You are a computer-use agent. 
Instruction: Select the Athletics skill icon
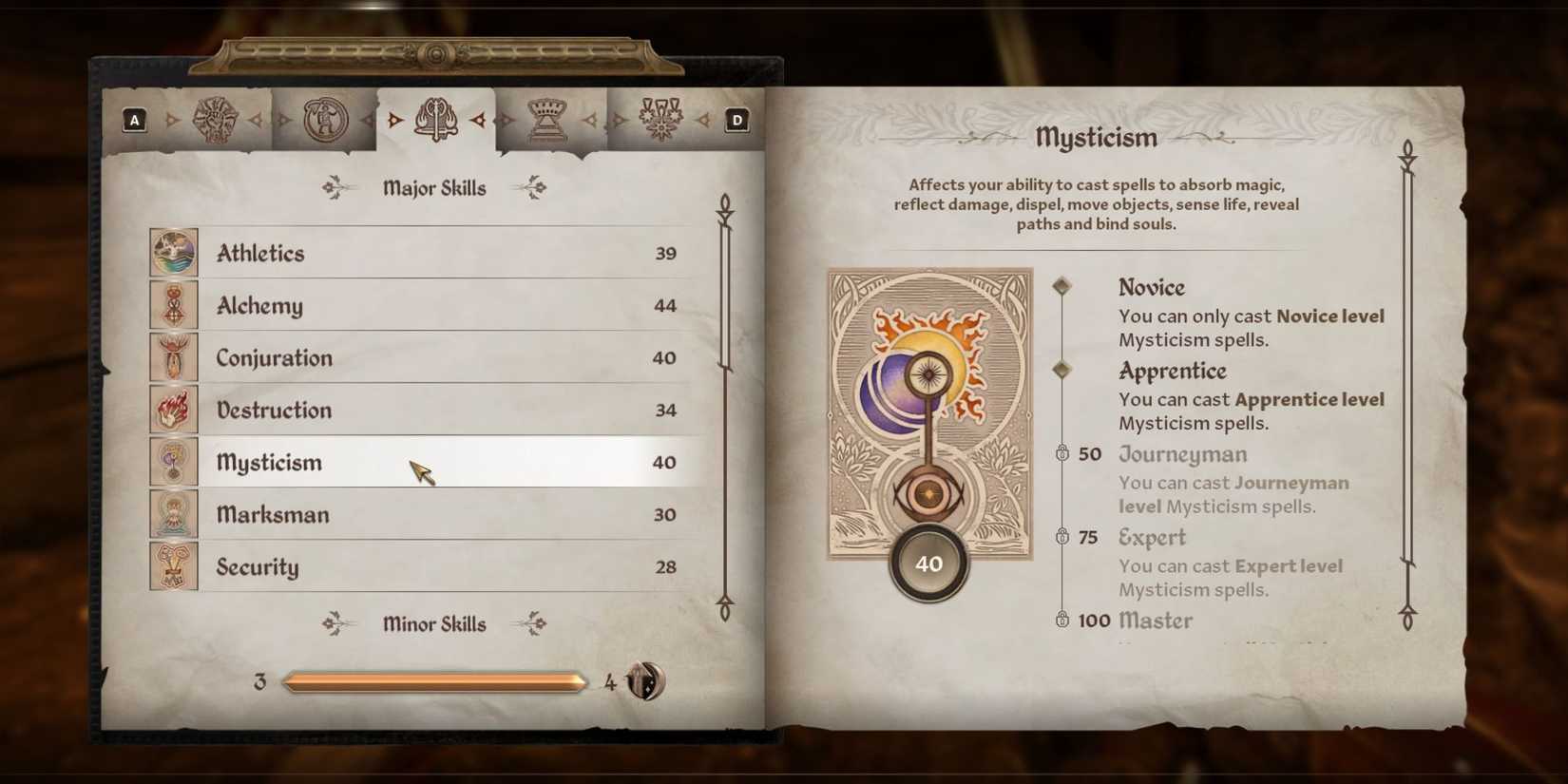173,253
